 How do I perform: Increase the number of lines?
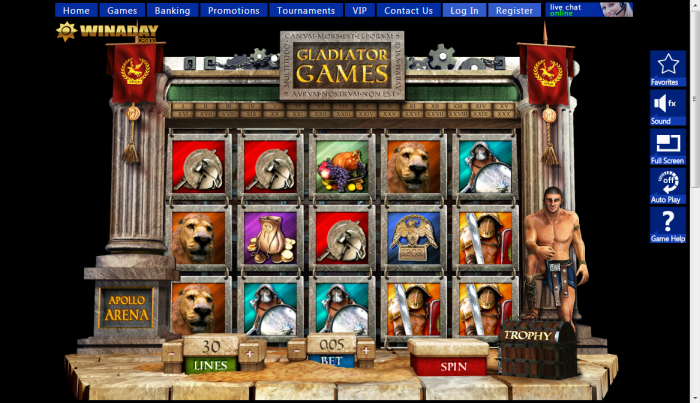[x=248, y=353]
